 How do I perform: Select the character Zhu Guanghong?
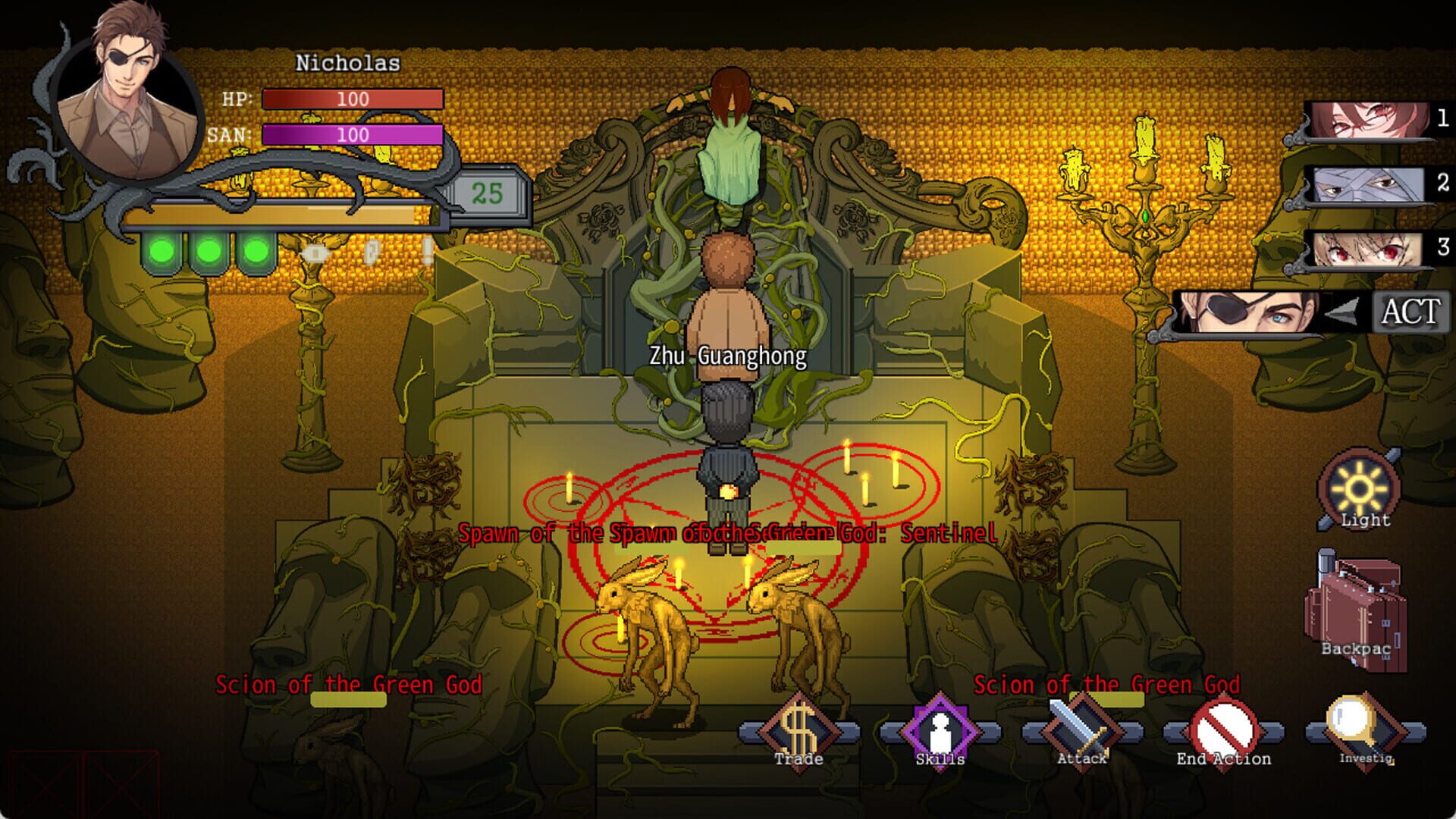pos(726,303)
